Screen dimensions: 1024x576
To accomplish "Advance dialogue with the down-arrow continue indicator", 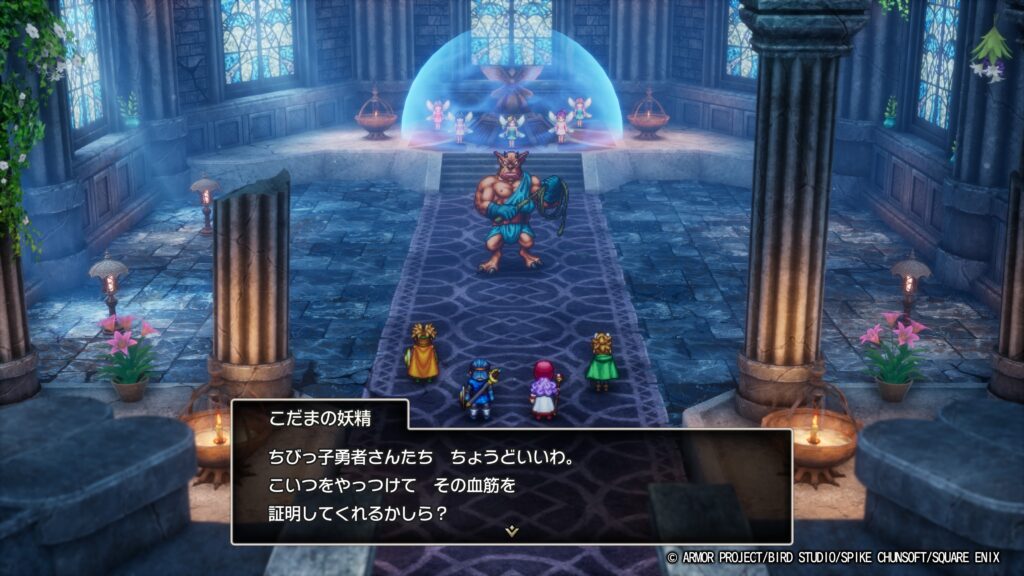I will tap(512, 531).
